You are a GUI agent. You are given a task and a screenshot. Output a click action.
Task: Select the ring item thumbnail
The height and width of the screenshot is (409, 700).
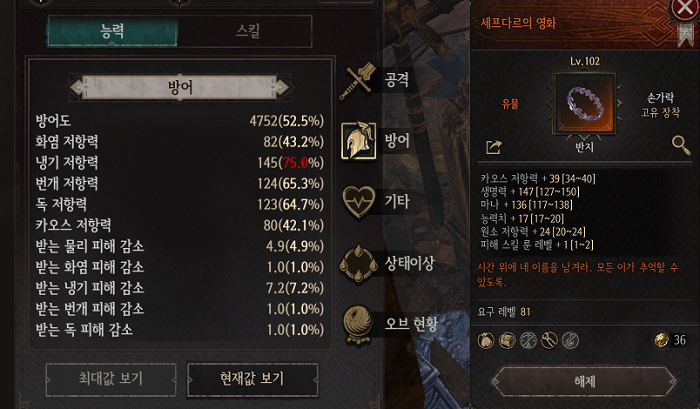pyautogui.click(x=582, y=102)
